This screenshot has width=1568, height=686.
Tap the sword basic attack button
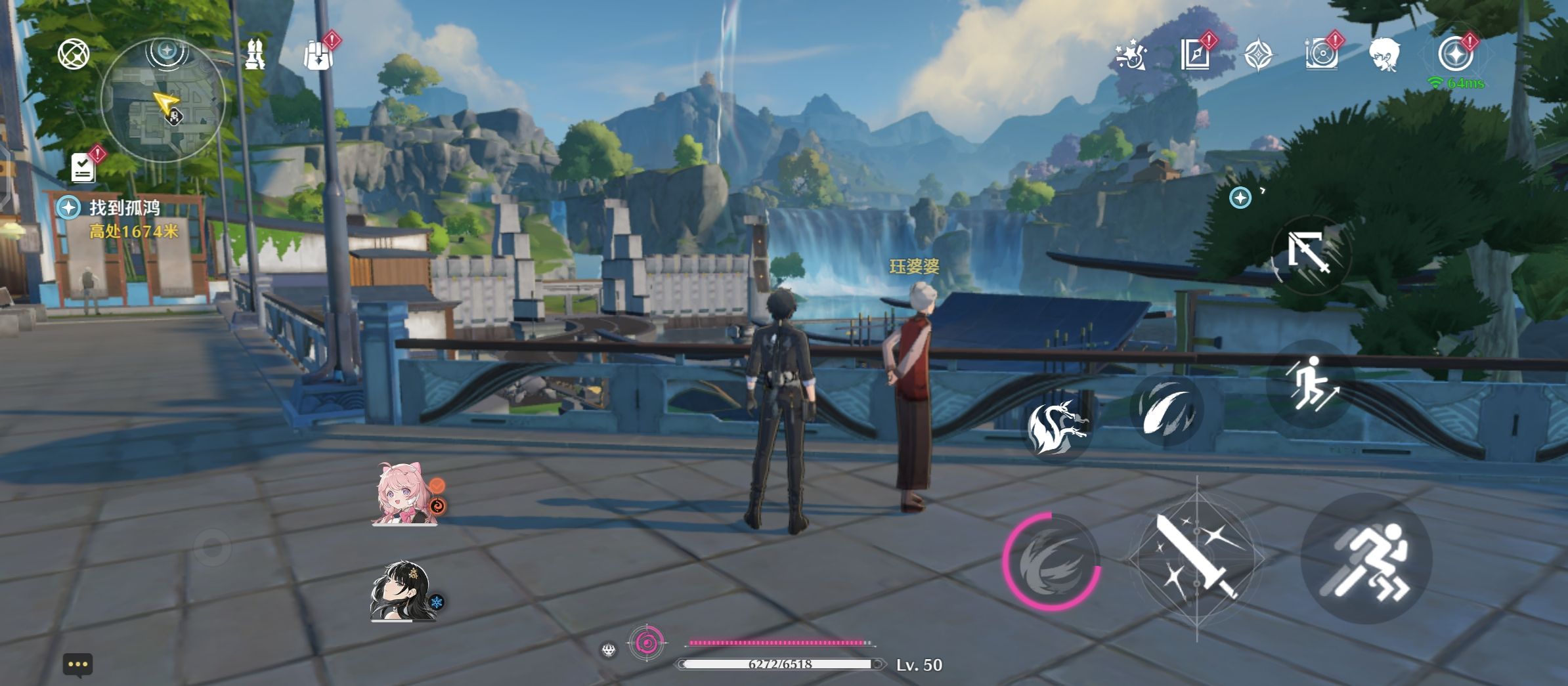tap(1196, 558)
